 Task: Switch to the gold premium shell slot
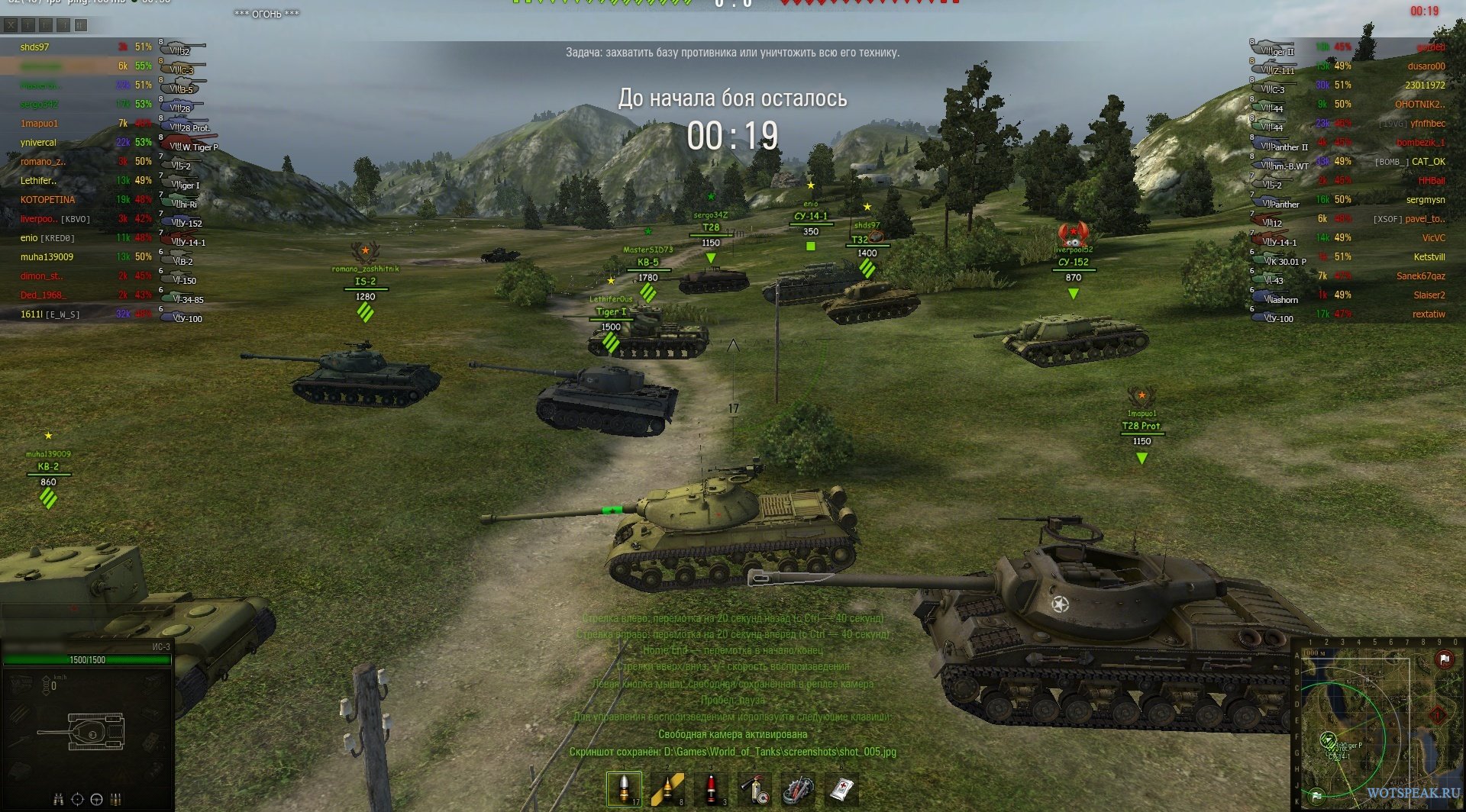pyautogui.click(x=667, y=789)
